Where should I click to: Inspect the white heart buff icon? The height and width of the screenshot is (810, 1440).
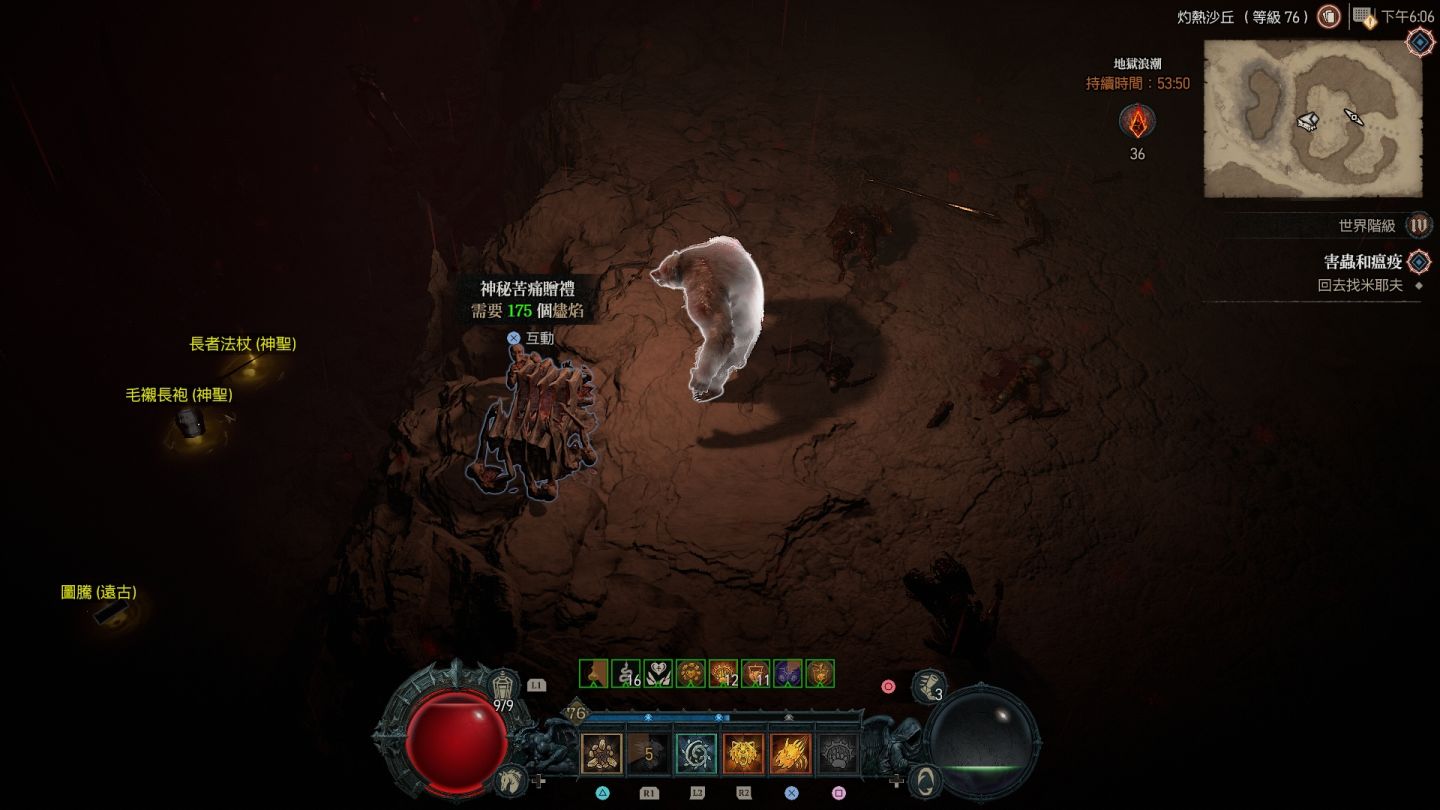pyautogui.click(x=658, y=674)
